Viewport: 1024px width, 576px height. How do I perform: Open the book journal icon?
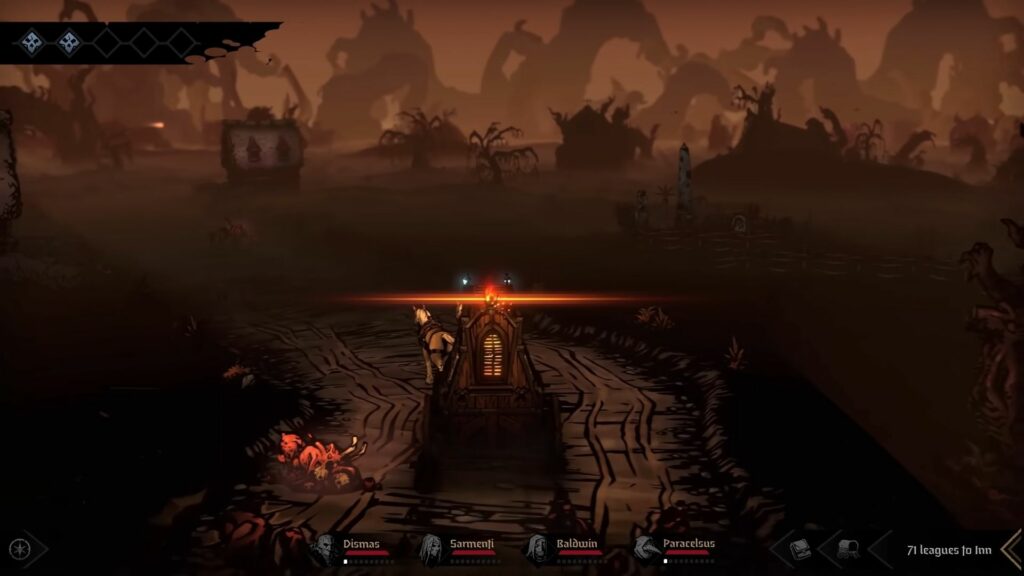coord(800,549)
